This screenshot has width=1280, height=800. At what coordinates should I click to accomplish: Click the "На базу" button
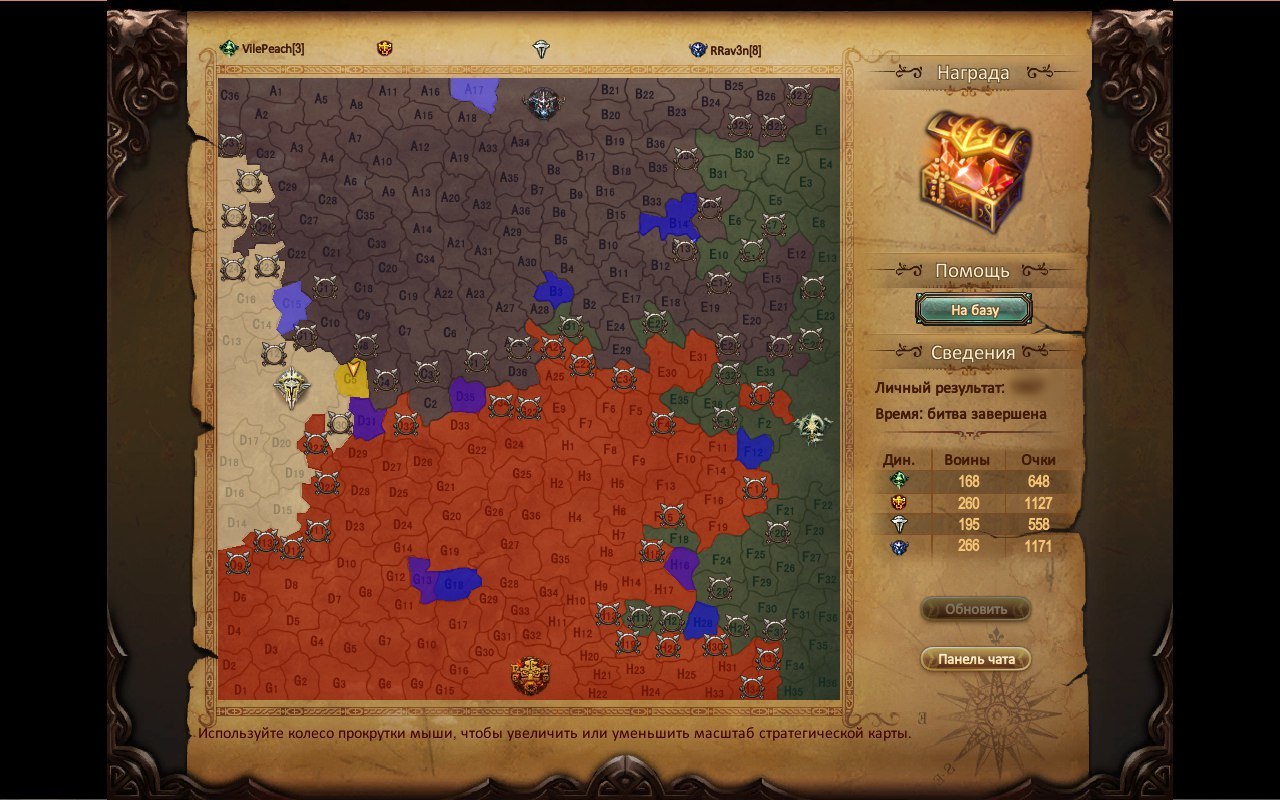[x=974, y=310]
